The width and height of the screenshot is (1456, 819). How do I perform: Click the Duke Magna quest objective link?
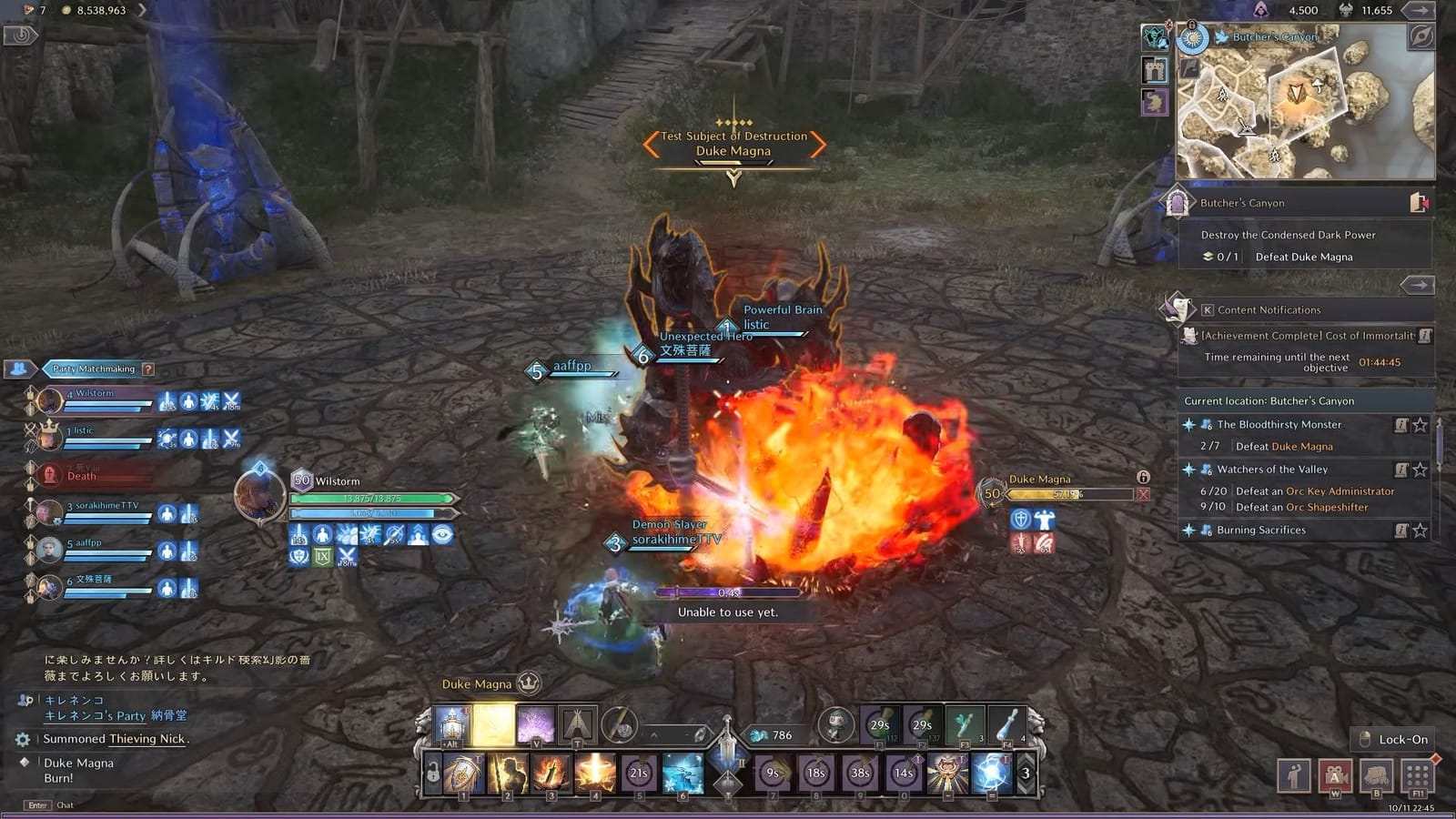tap(1303, 446)
